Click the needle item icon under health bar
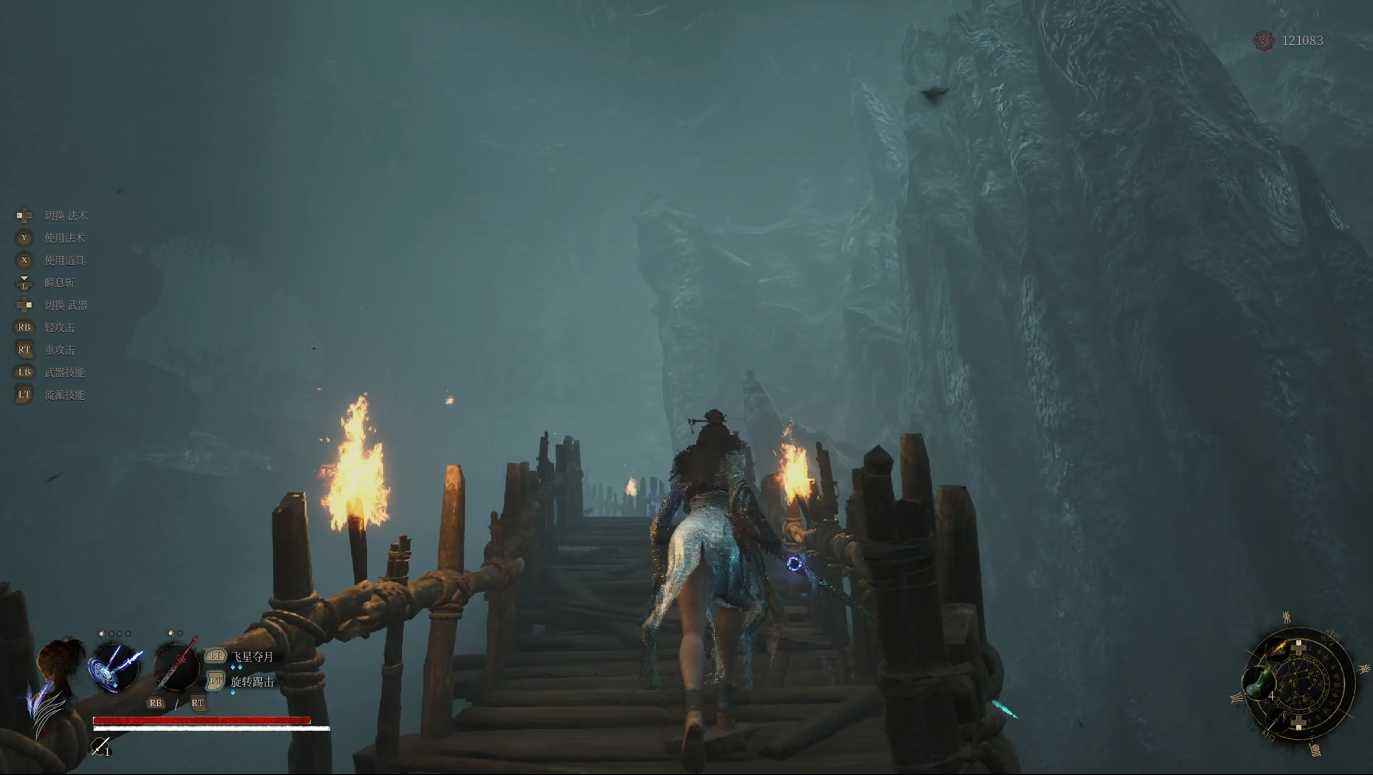1373x775 pixels. point(100,746)
